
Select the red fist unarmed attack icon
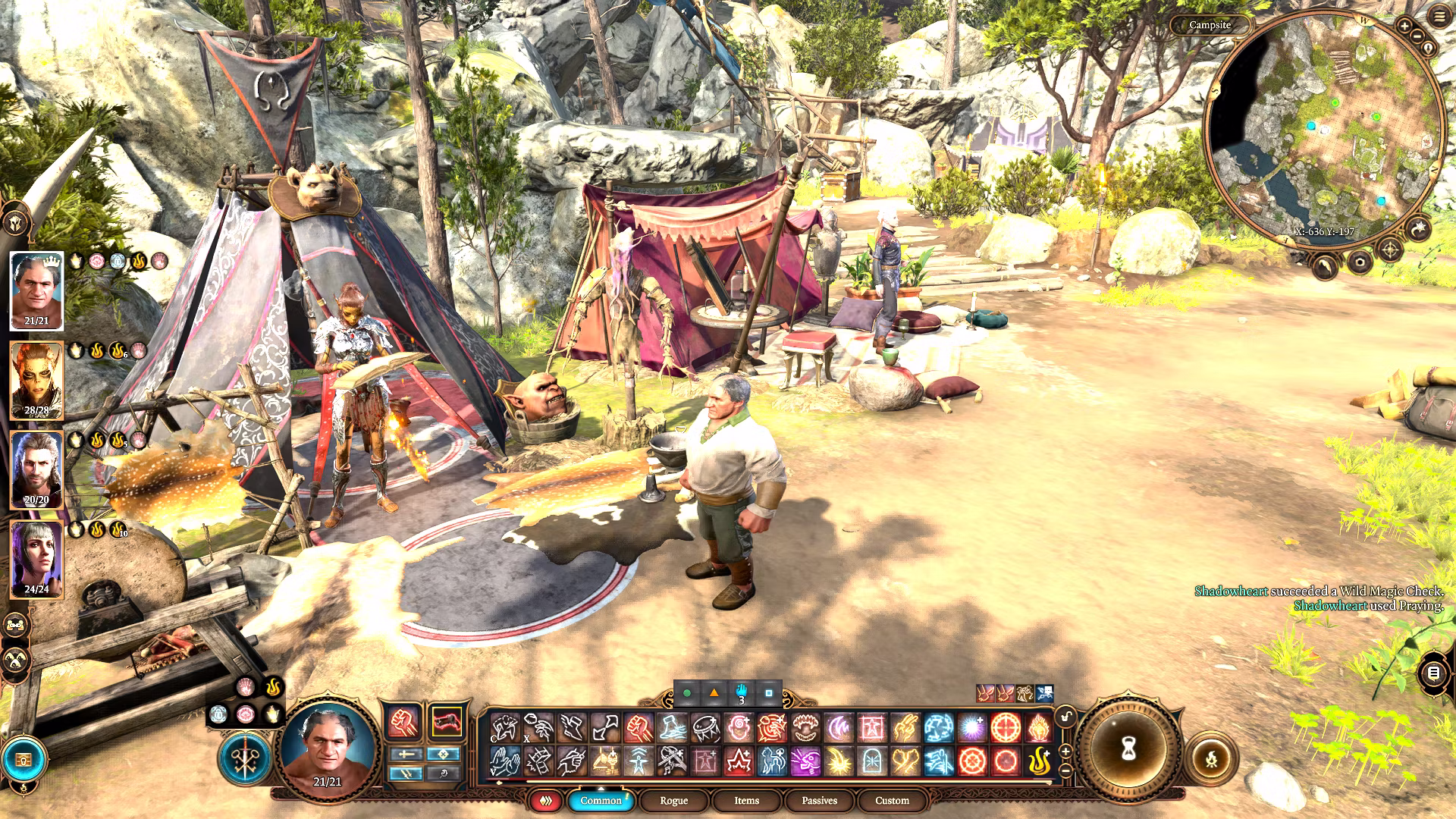pos(403,723)
